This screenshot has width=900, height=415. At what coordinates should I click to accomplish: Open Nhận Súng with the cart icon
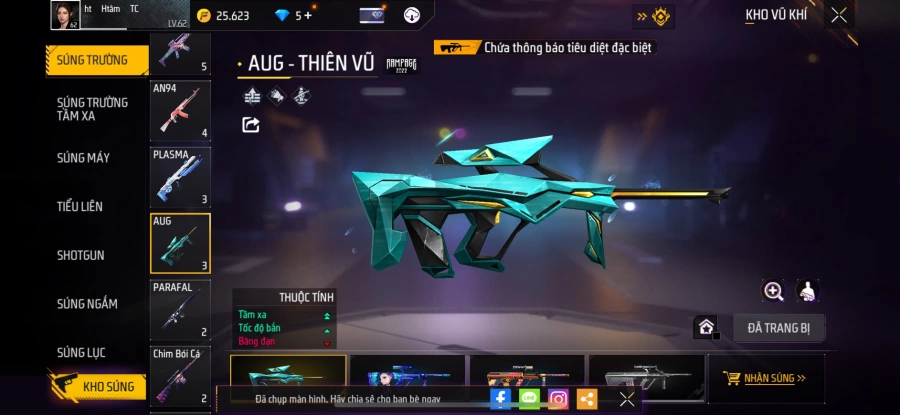[x=765, y=378]
